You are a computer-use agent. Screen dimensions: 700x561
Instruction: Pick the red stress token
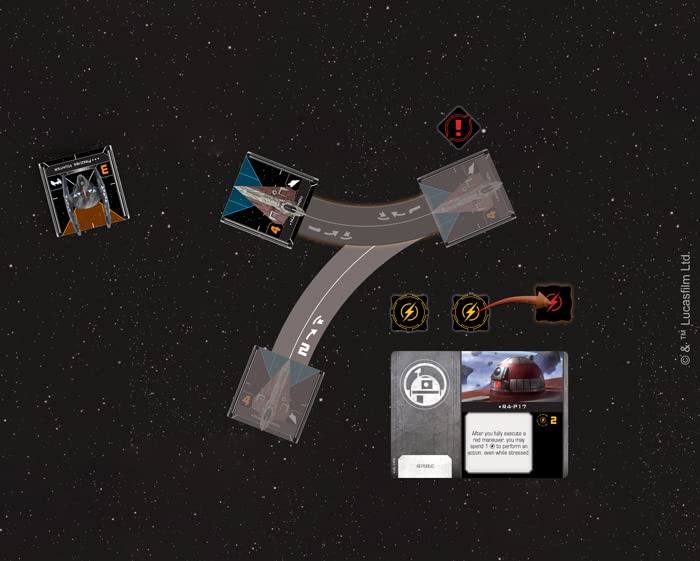(460, 128)
